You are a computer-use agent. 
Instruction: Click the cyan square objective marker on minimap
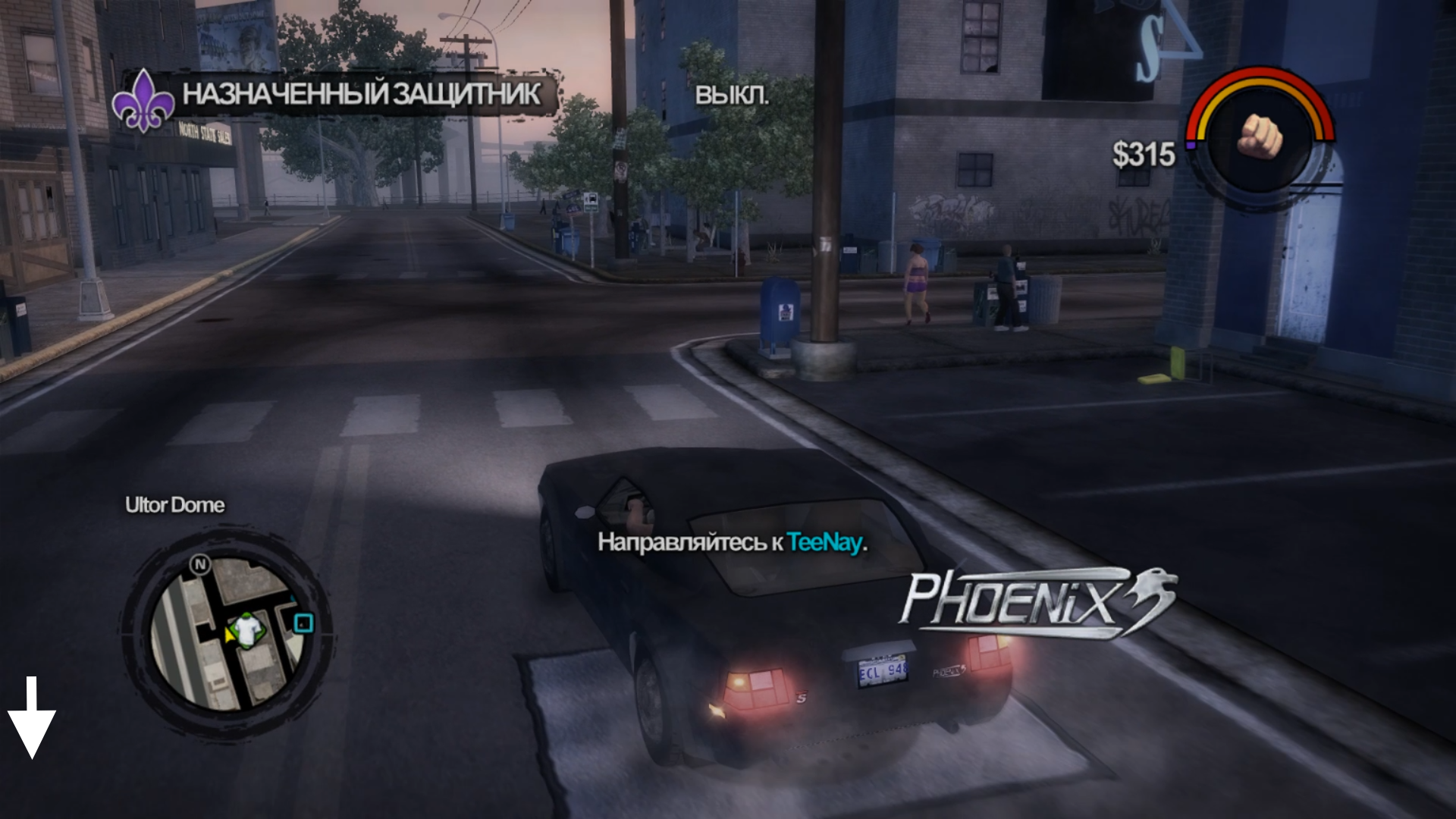303,623
